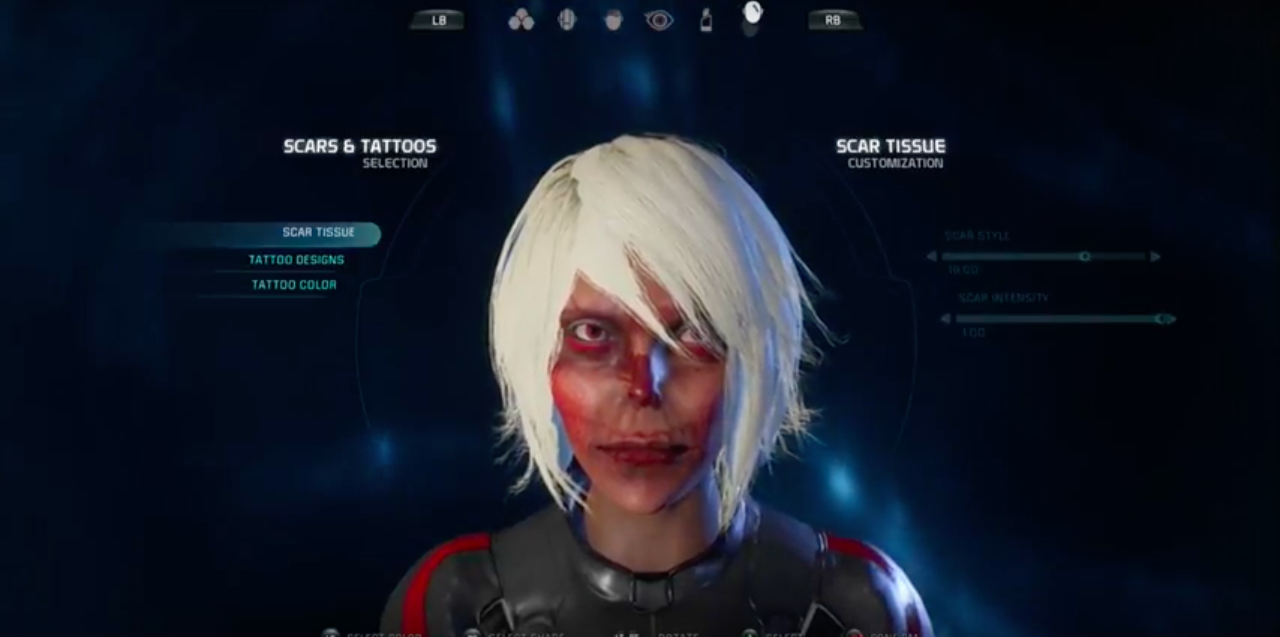Choose the Tattoo Color option
This screenshot has width=1280, height=637.
tap(294, 285)
